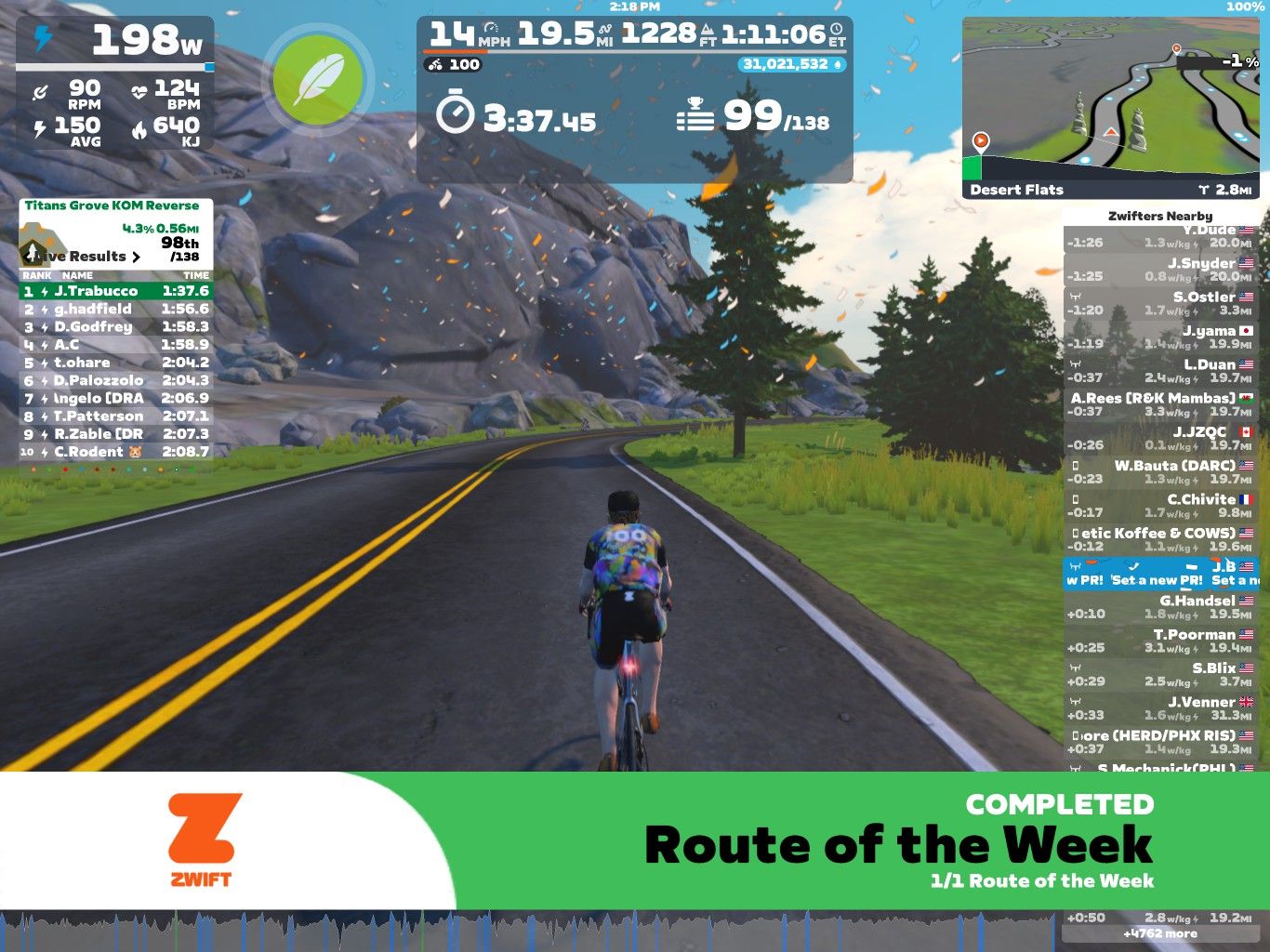
Task: Select nearby rider S.Blix
Action: click(1159, 674)
